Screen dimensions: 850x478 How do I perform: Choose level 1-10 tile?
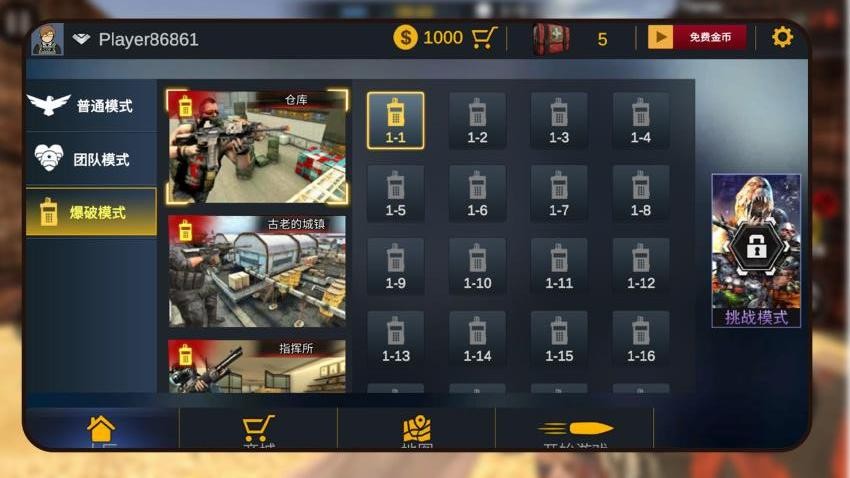tap(477, 266)
